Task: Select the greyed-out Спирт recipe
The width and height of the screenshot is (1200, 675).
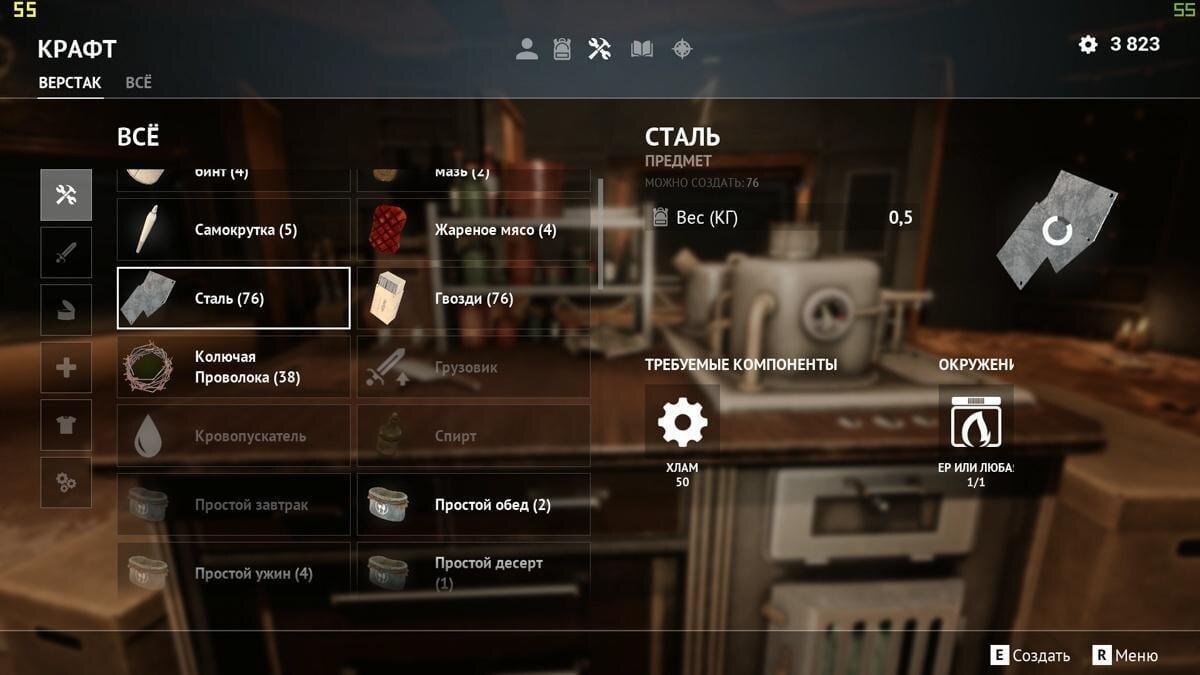Action: (x=473, y=436)
